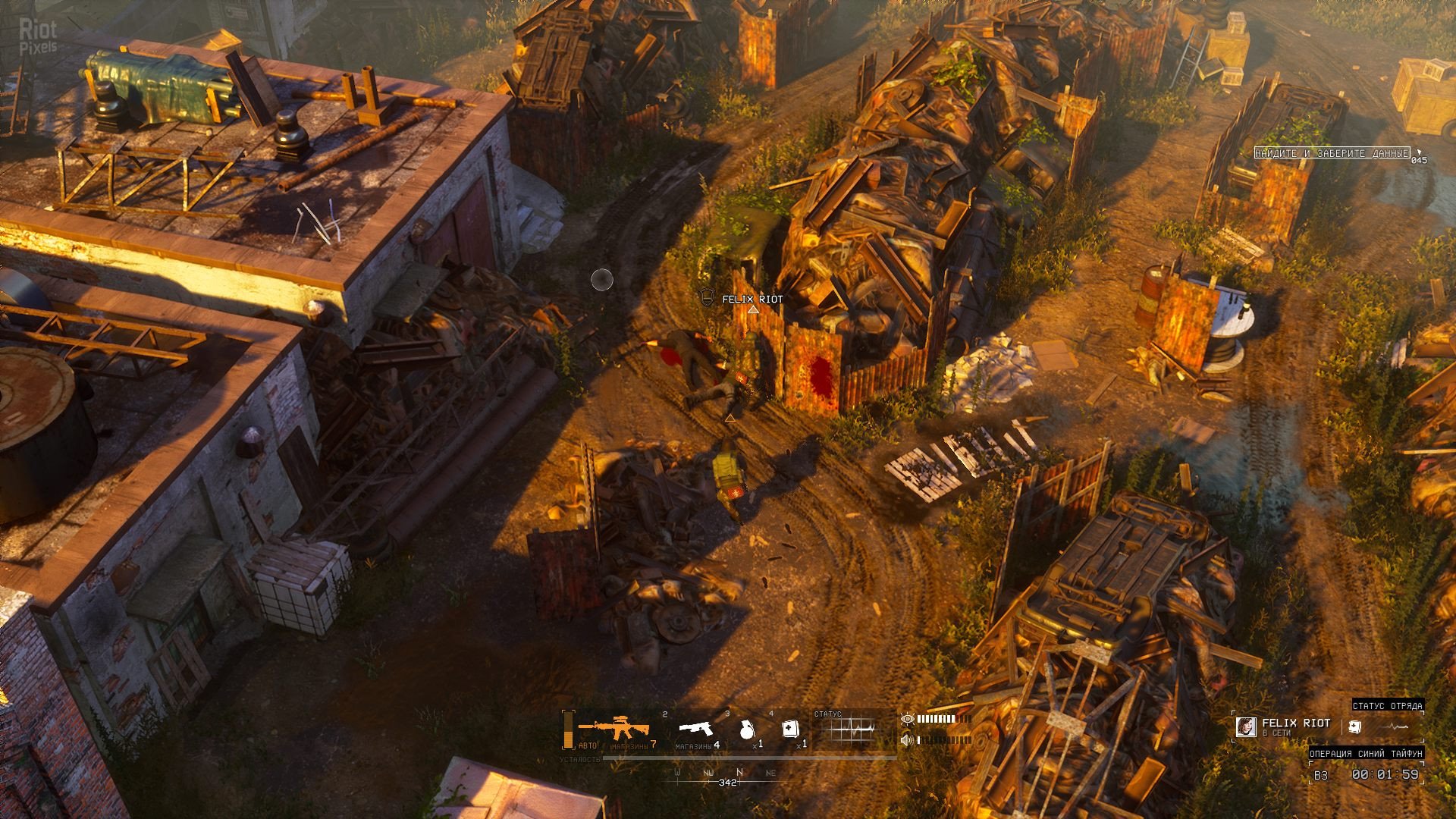Use the medkit in slot 4
This screenshot has width=1456, height=819.
[x=790, y=729]
